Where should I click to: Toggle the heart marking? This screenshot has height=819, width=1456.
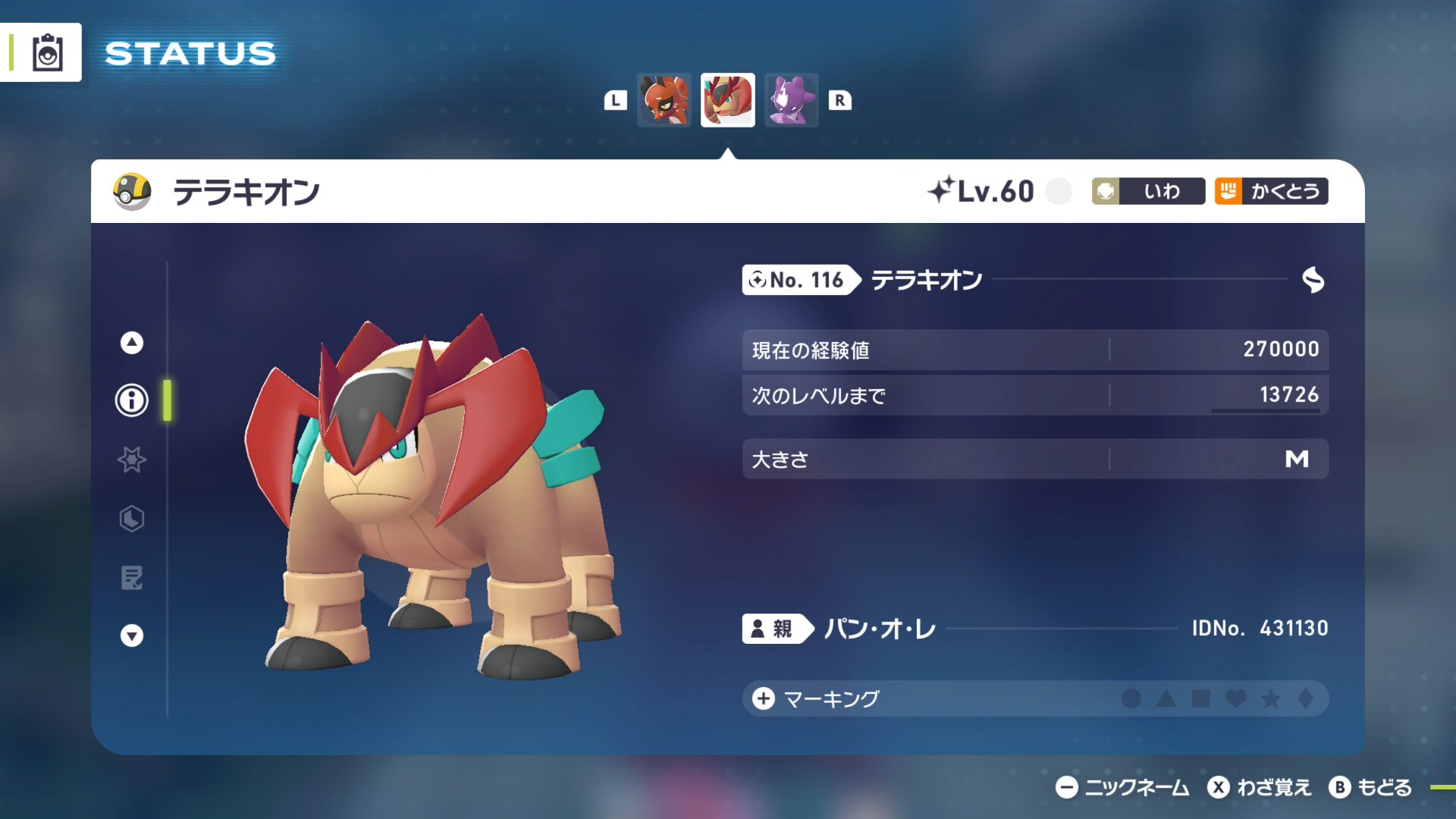tap(1236, 698)
